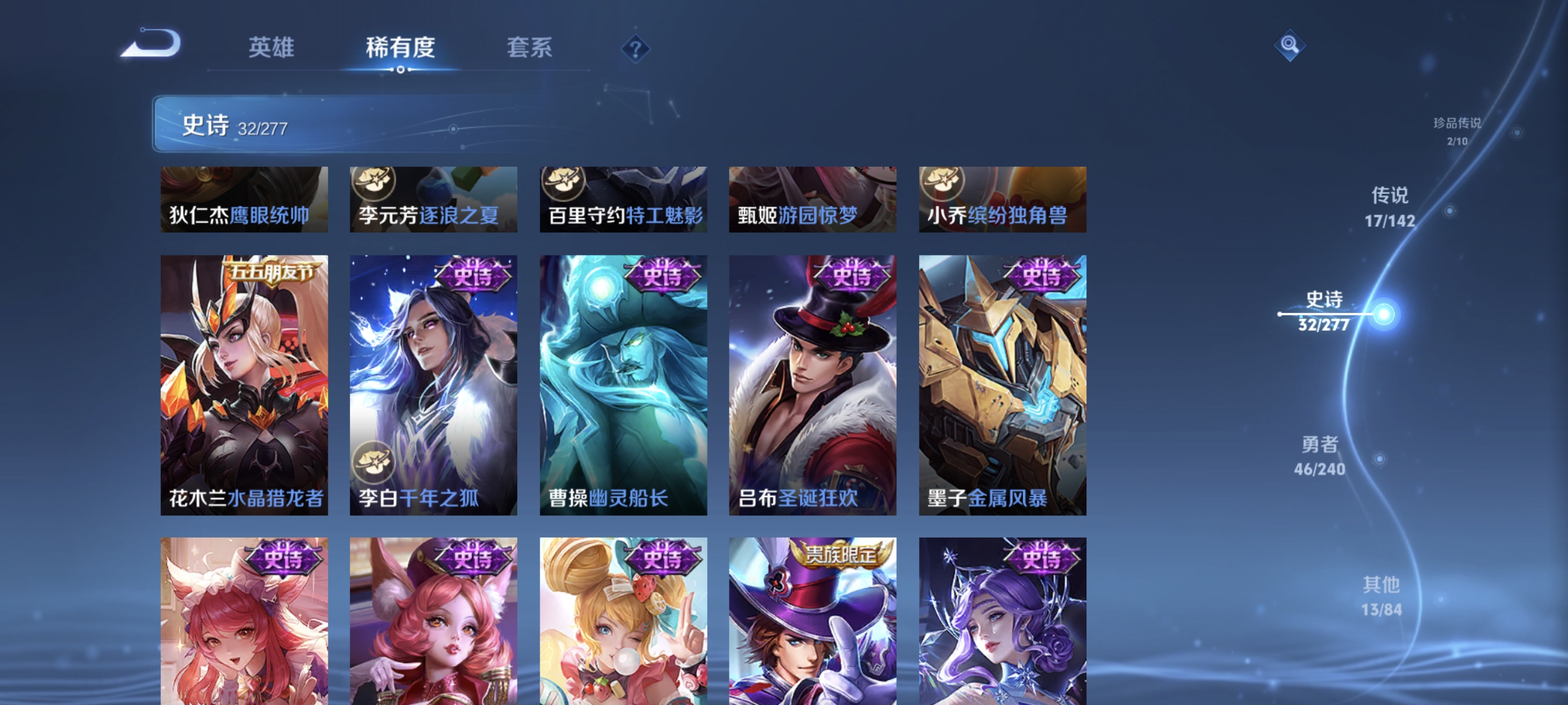The width and height of the screenshot is (1568, 705).
Task: Open the search magnifier at top right
Action: click(1291, 44)
